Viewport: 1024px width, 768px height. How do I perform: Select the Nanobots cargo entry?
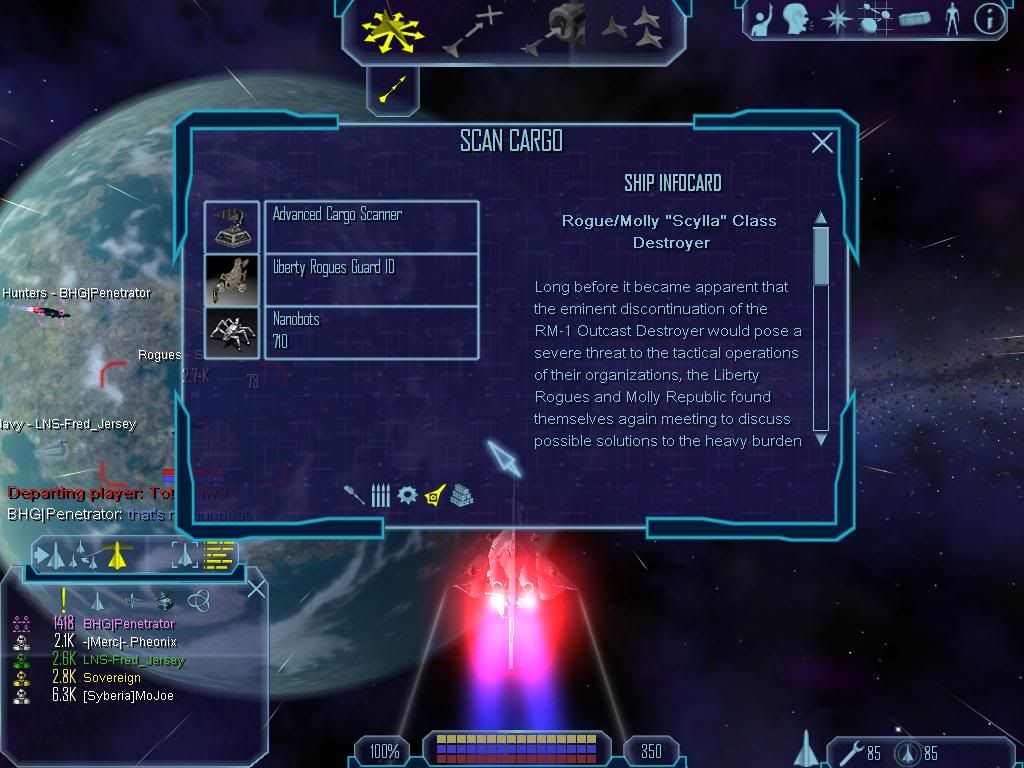370,333
